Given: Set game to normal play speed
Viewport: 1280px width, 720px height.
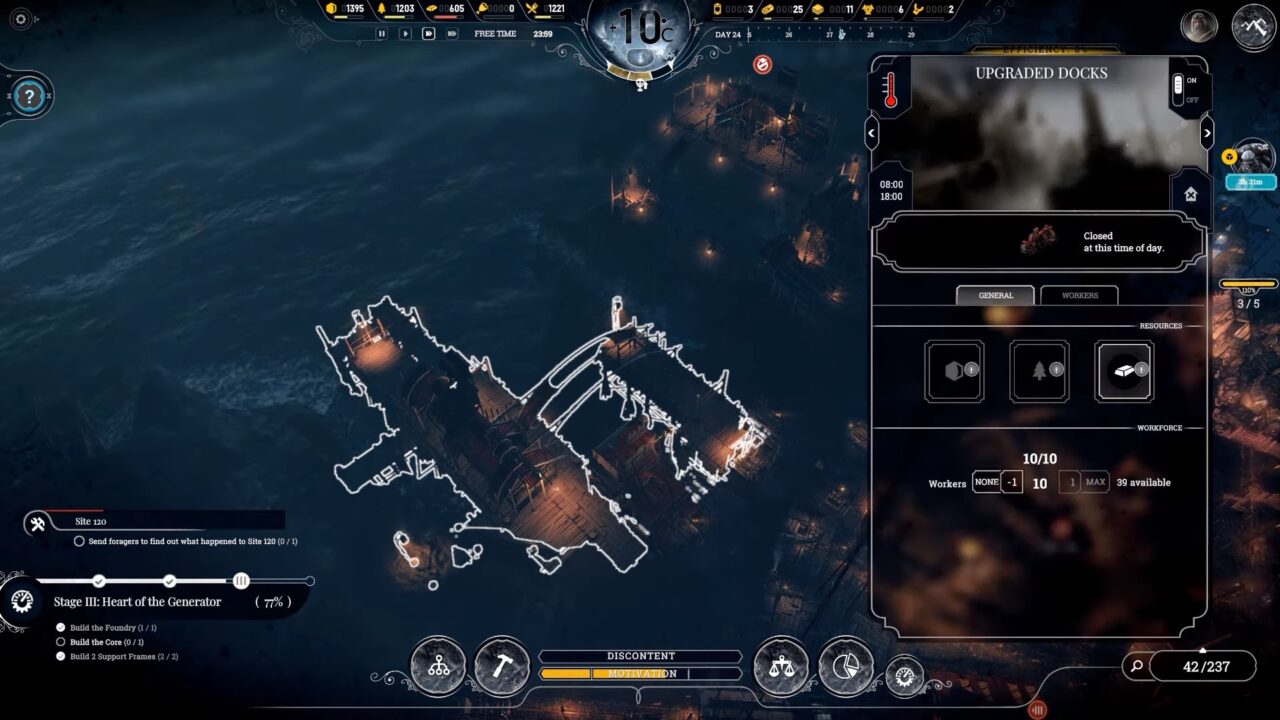Looking at the screenshot, I should [405, 33].
